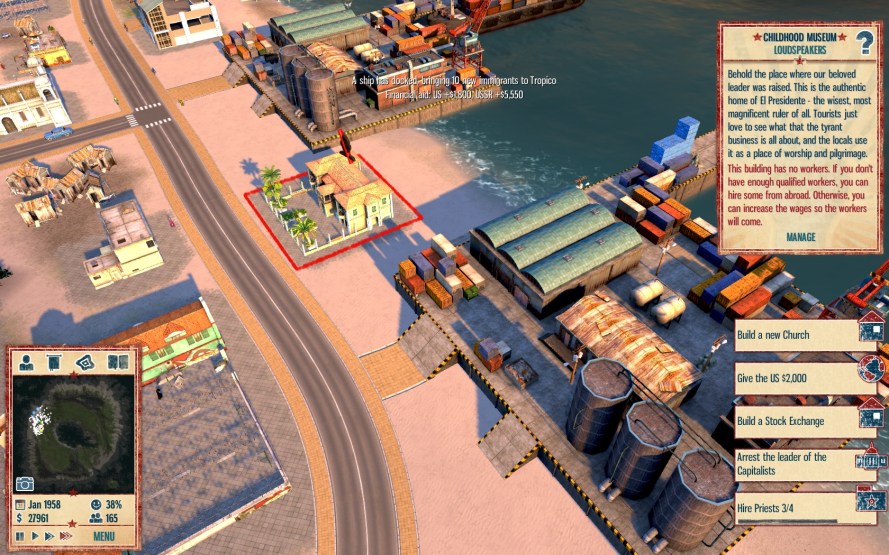Screen dimensions: 889x555
Task: Choose the 'Build a Stock Exchange' objective
Action: click(795, 421)
